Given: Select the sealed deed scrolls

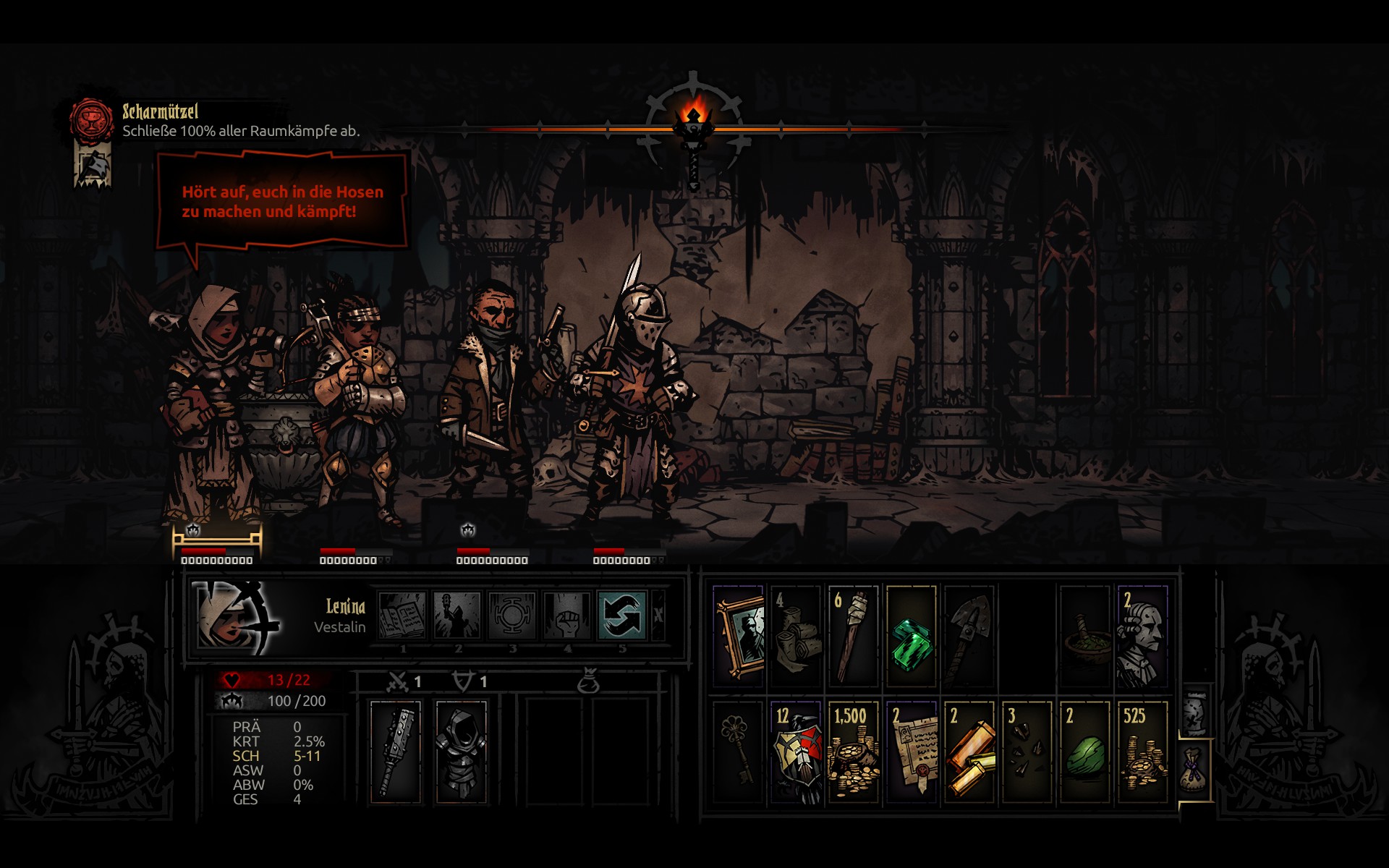Looking at the screenshot, I should 912,752.
